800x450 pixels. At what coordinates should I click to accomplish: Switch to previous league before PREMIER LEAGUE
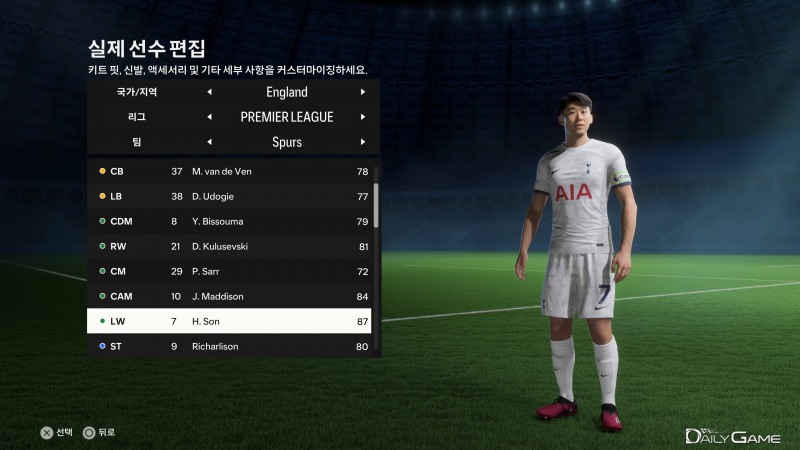[210, 117]
